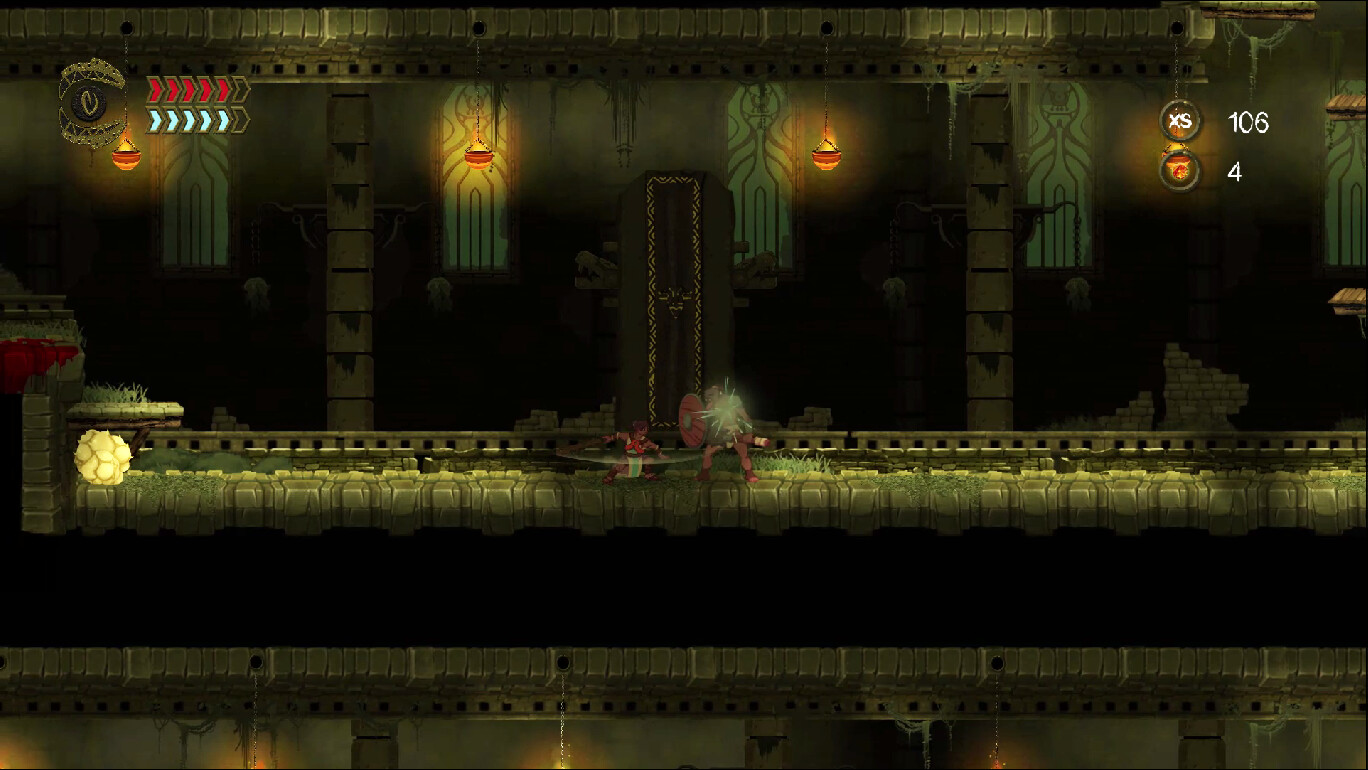Click the first red health chevron

point(155,90)
